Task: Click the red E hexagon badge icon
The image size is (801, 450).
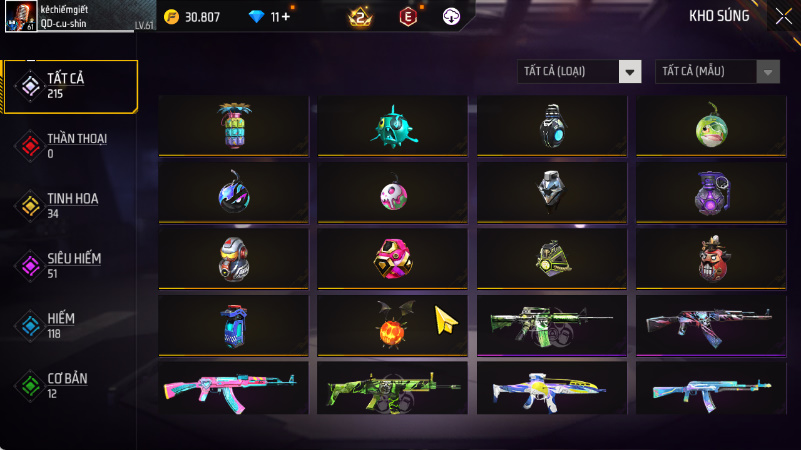Action: [408, 17]
